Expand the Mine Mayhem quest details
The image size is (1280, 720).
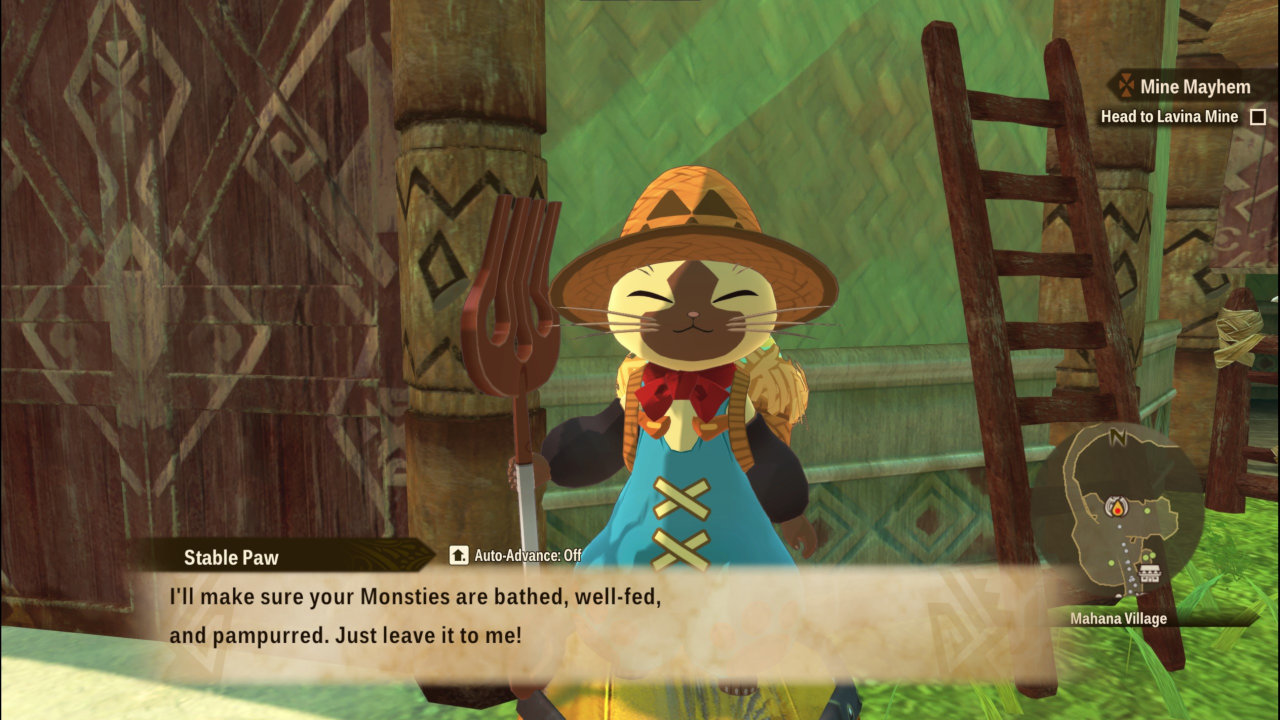click(x=1196, y=86)
